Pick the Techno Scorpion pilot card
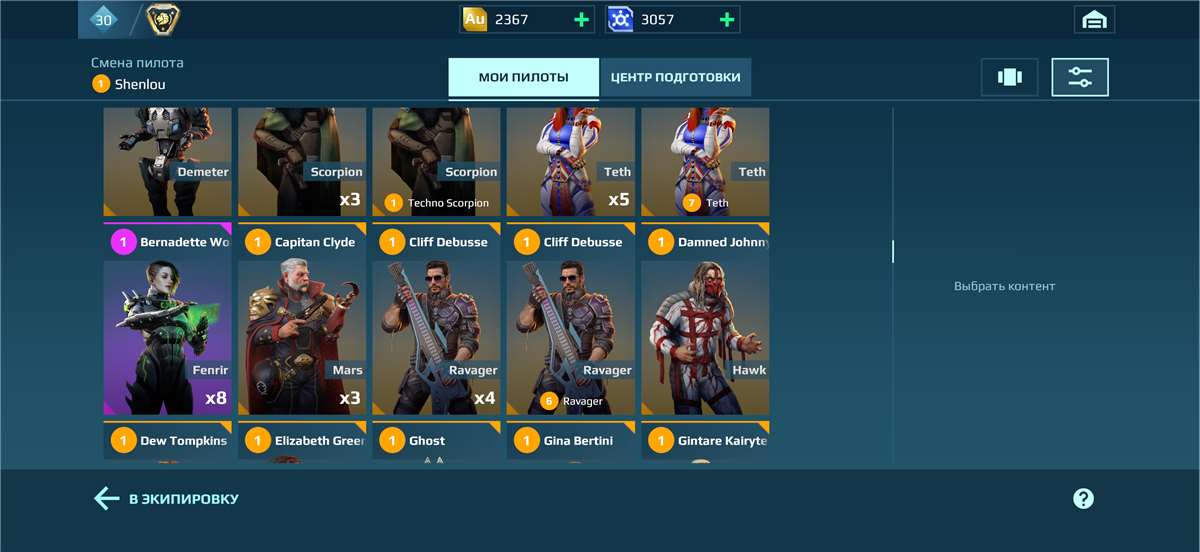This screenshot has width=1200, height=552. [x=436, y=160]
